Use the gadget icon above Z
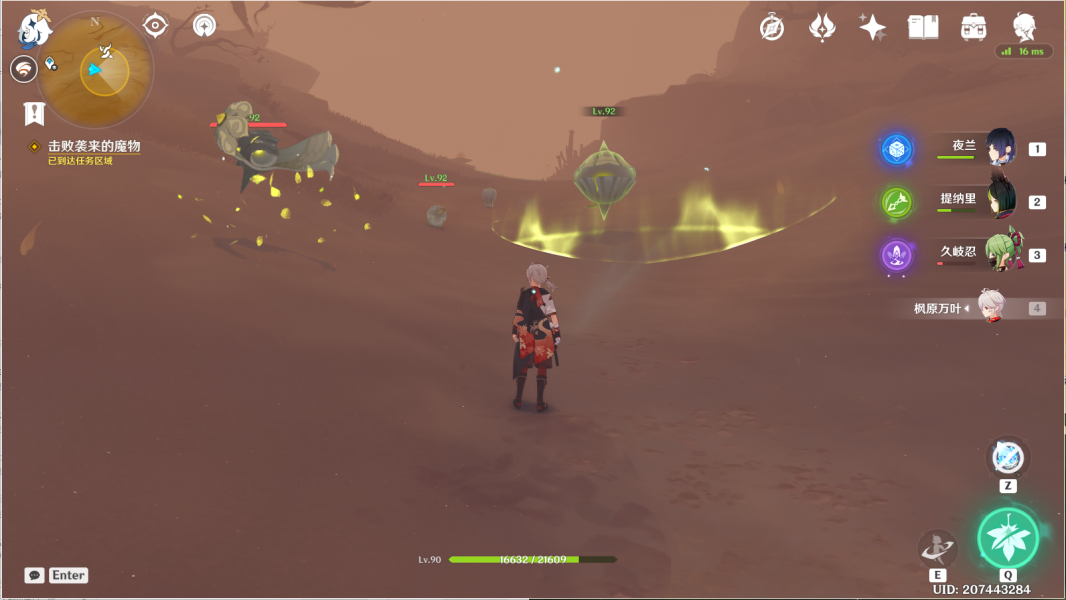The width and height of the screenshot is (1066, 600). (1008, 458)
